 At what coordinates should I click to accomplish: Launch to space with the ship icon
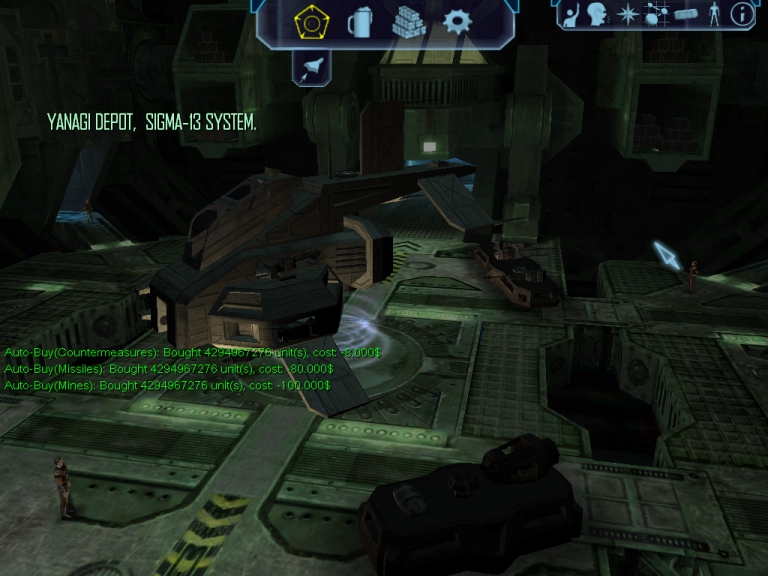312,66
